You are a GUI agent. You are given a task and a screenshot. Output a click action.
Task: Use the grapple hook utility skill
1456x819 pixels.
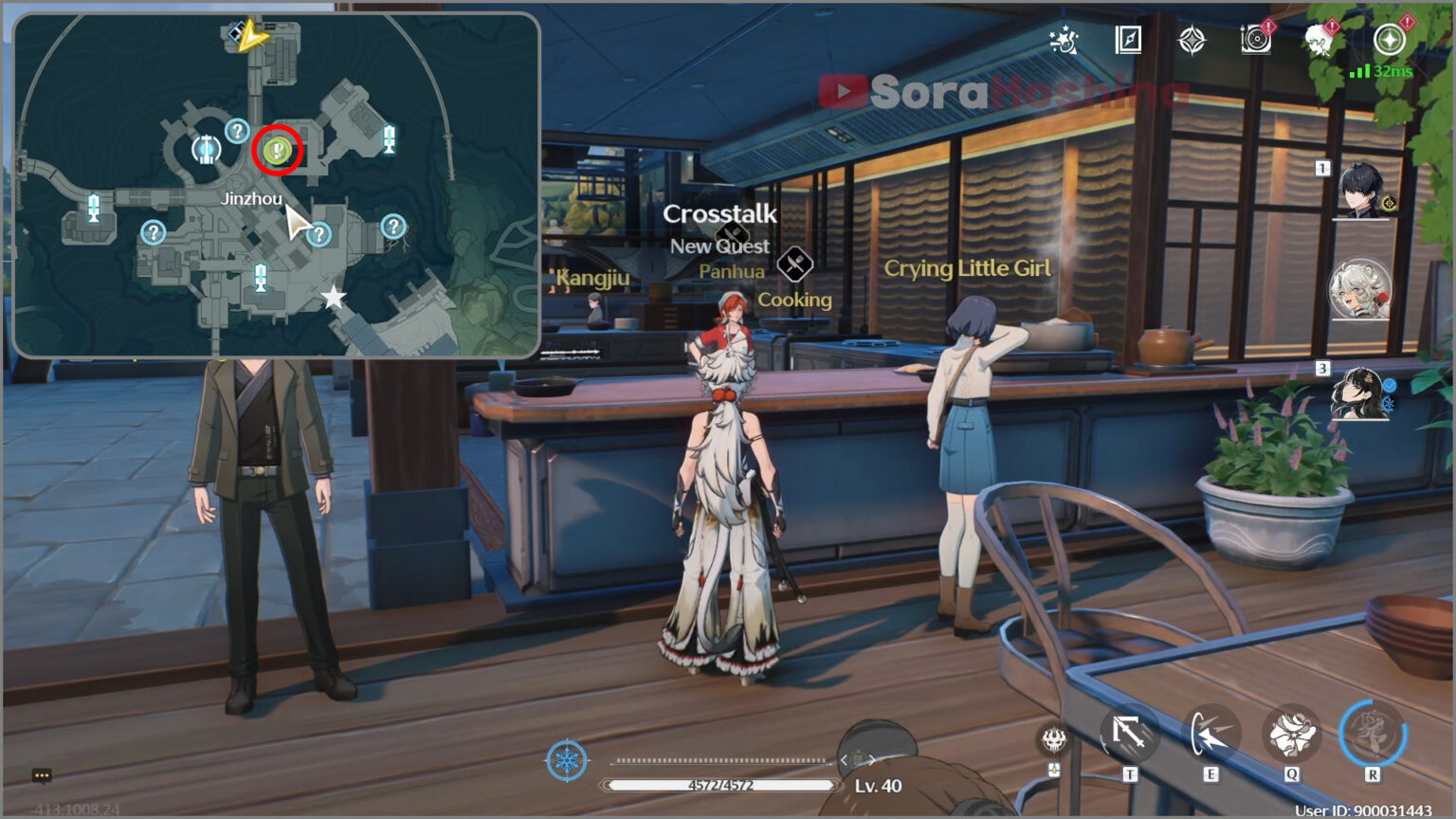click(x=1129, y=734)
